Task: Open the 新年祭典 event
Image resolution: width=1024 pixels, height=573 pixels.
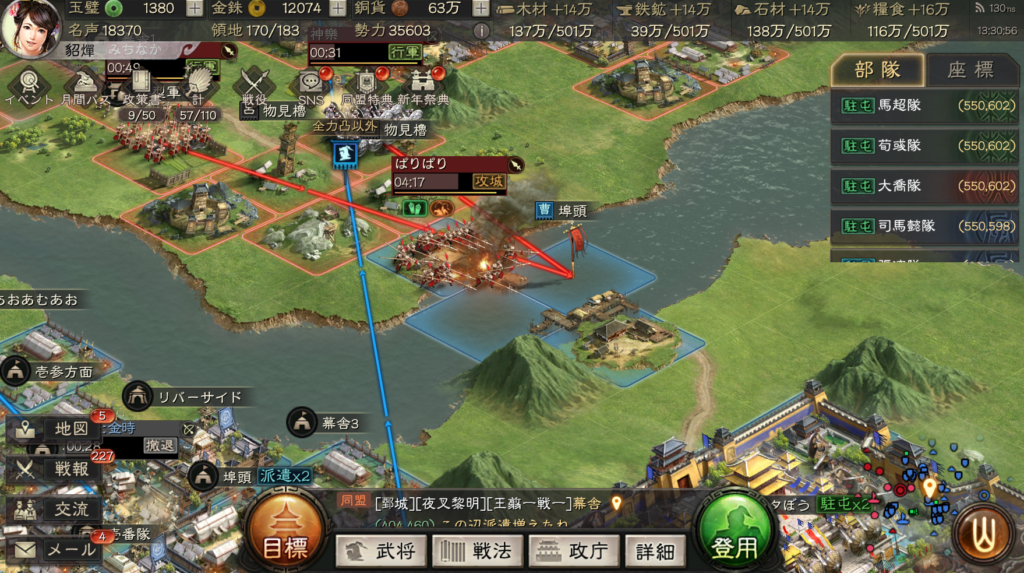Action: [423, 85]
